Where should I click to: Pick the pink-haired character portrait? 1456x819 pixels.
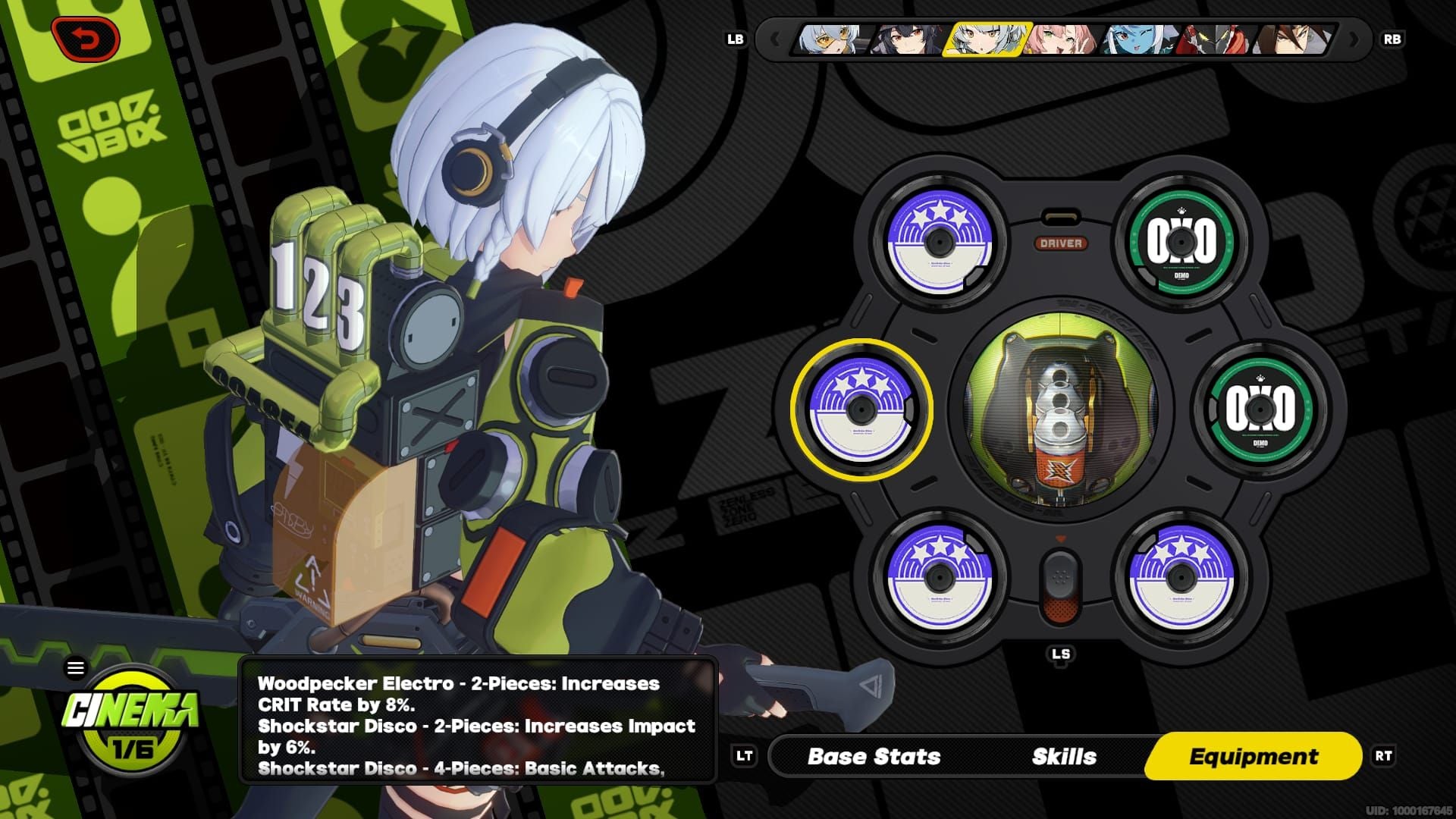tap(1062, 39)
